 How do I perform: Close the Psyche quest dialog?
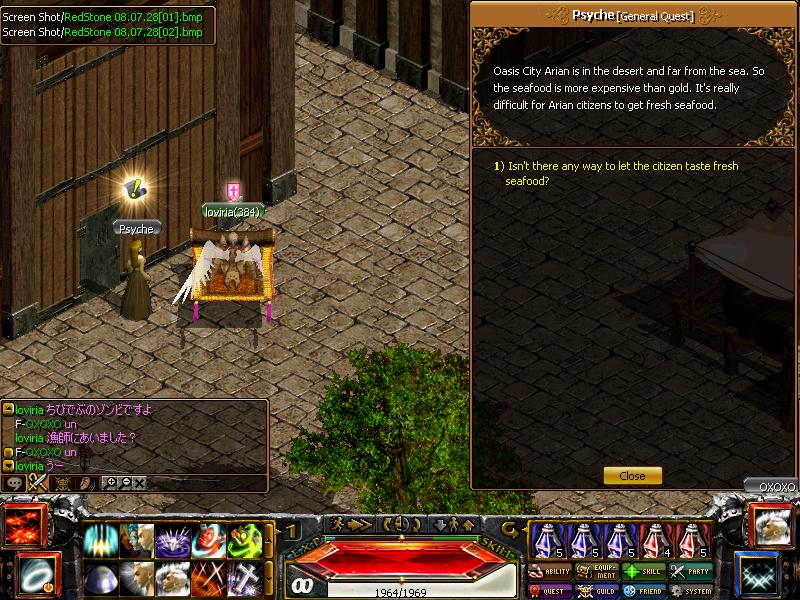pos(632,476)
